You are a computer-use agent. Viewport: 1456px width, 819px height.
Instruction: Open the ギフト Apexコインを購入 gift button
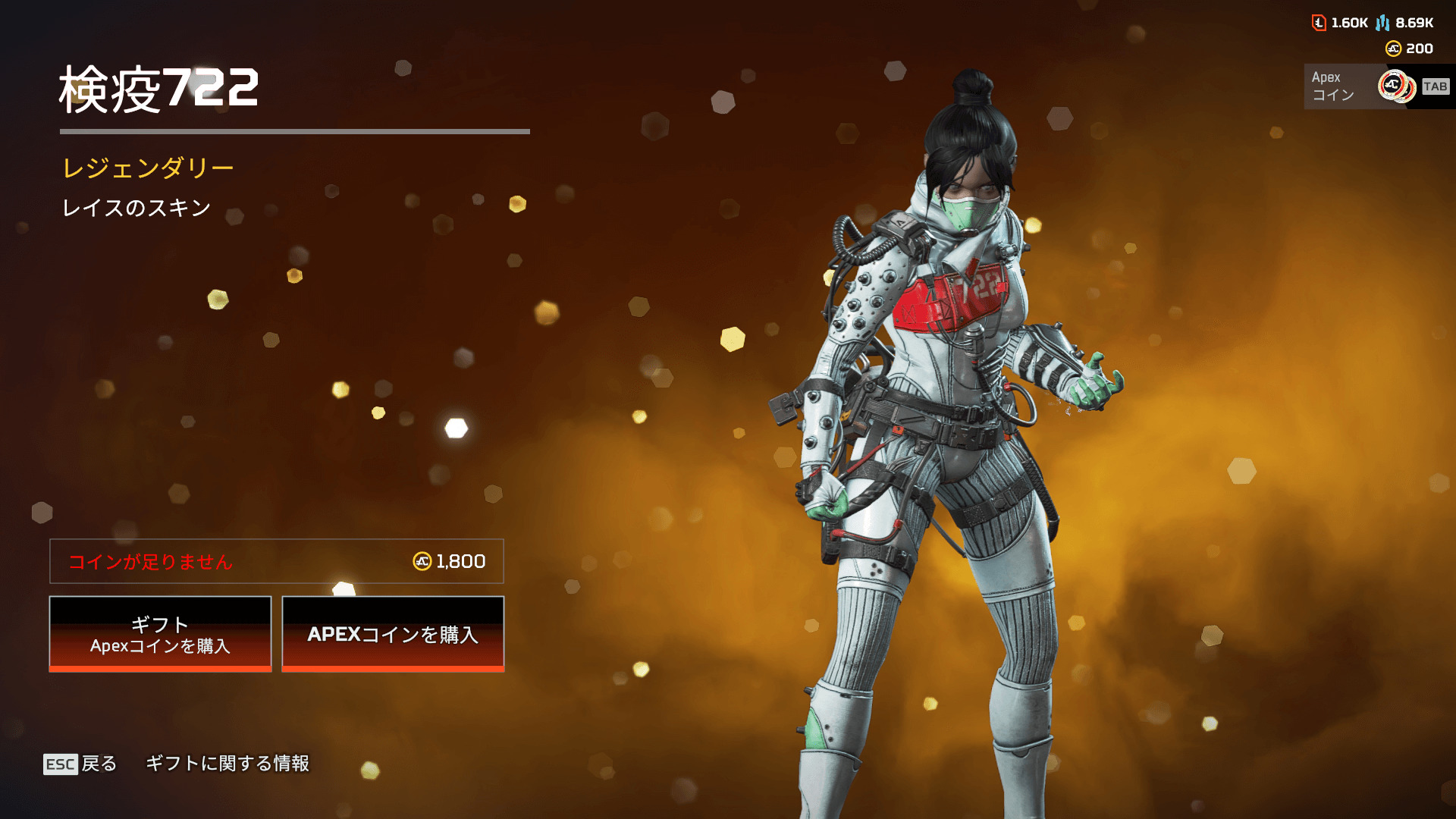click(x=160, y=634)
